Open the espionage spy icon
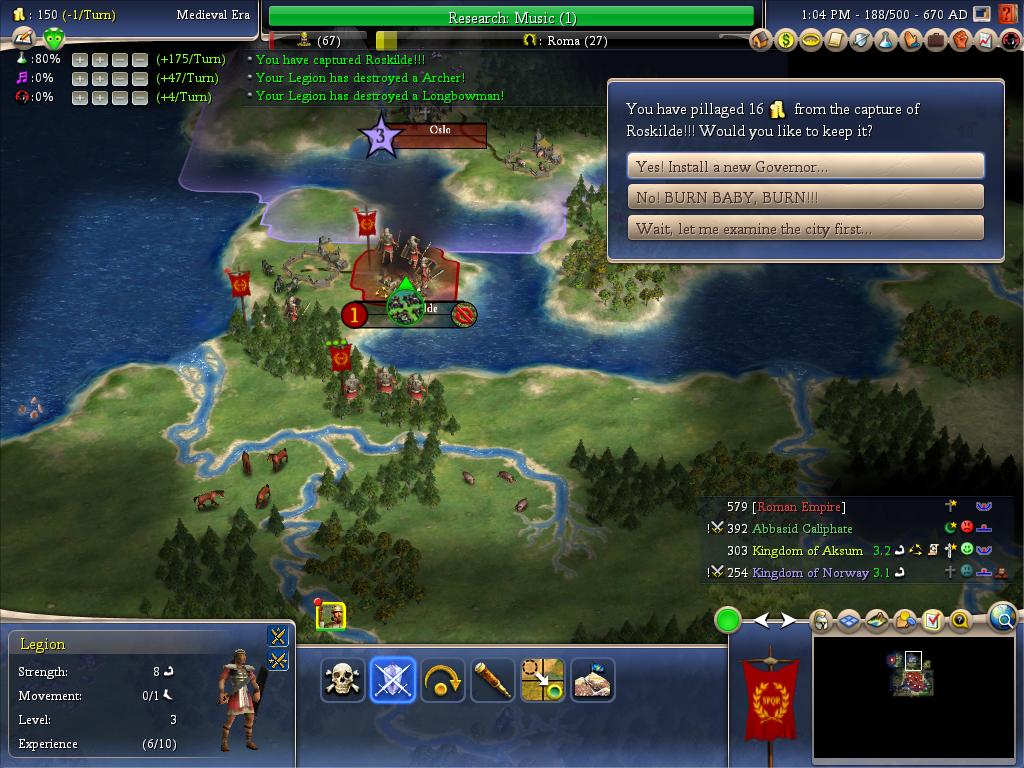This screenshot has width=1024, height=768. pyautogui.click(x=1009, y=40)
